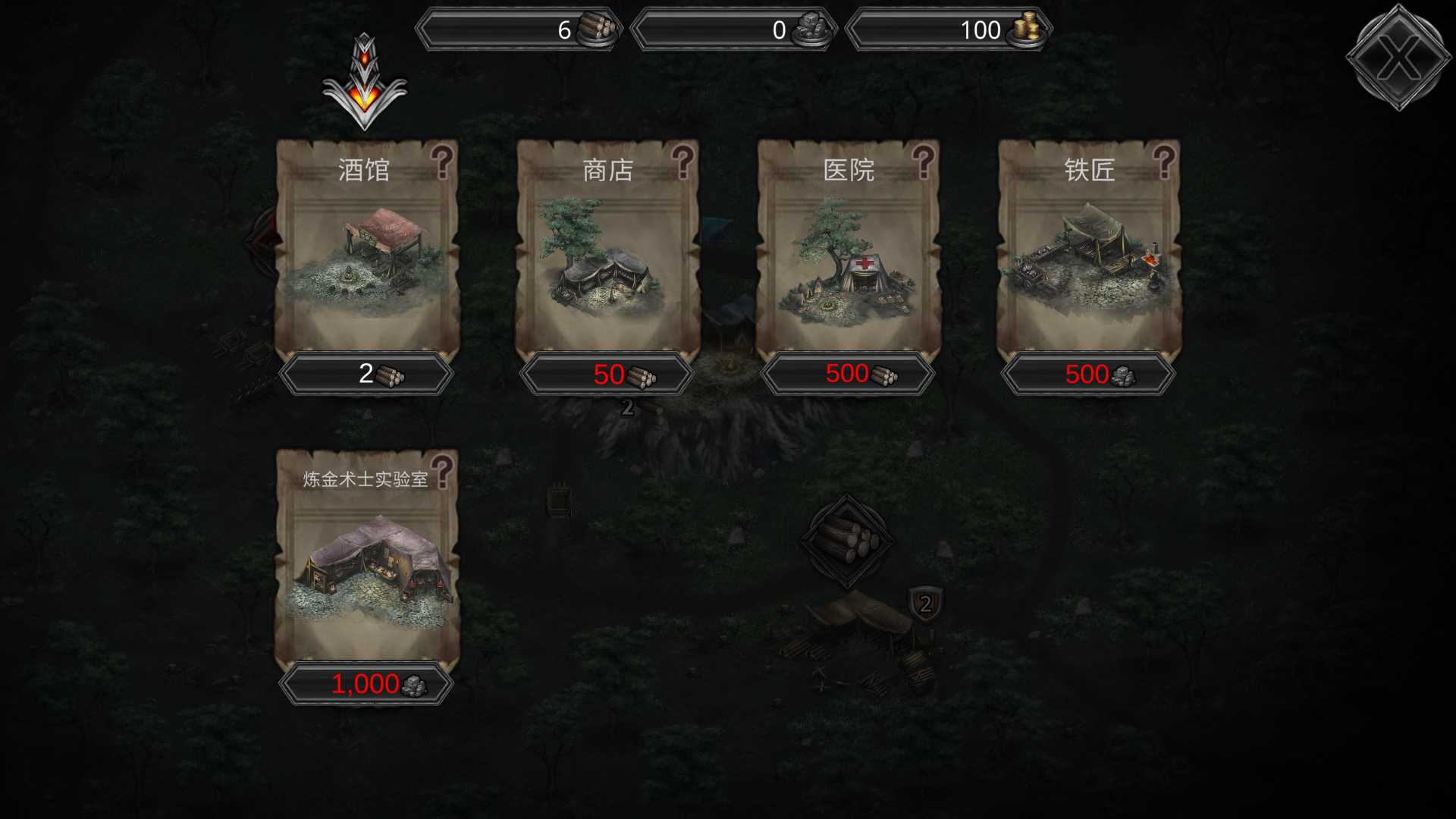Click the shop's 50 wood cost button
This screenshot has height=819, width=1456.
point(607,374)
